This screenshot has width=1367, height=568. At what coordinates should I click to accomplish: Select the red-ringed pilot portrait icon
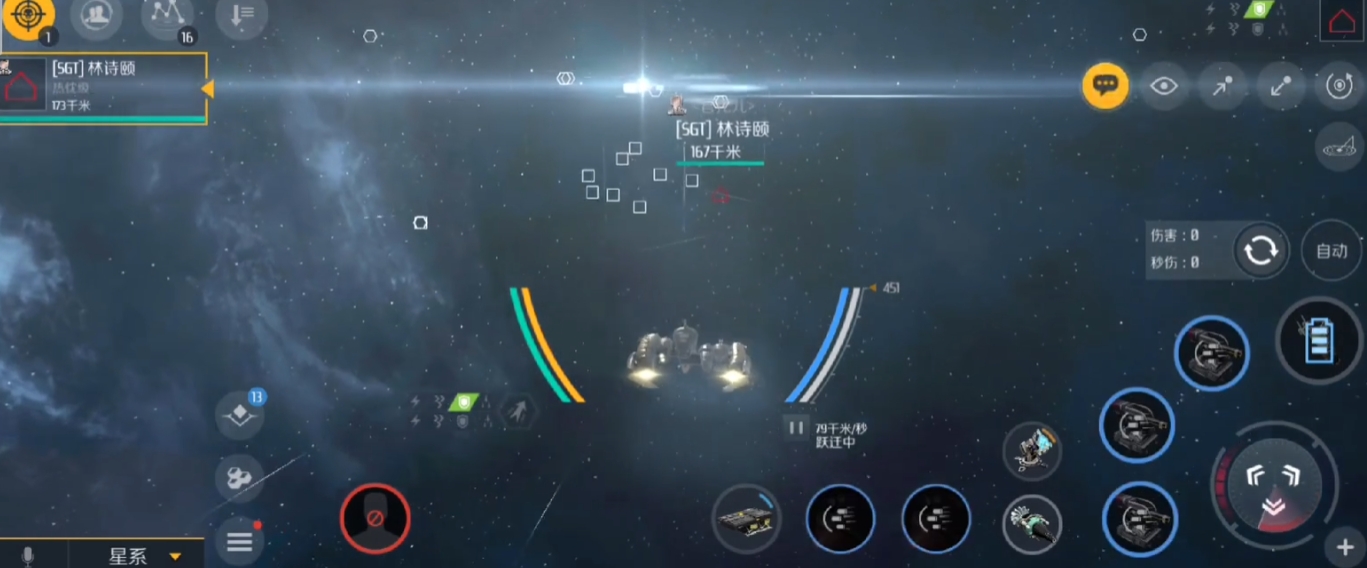tap(375, 519)
